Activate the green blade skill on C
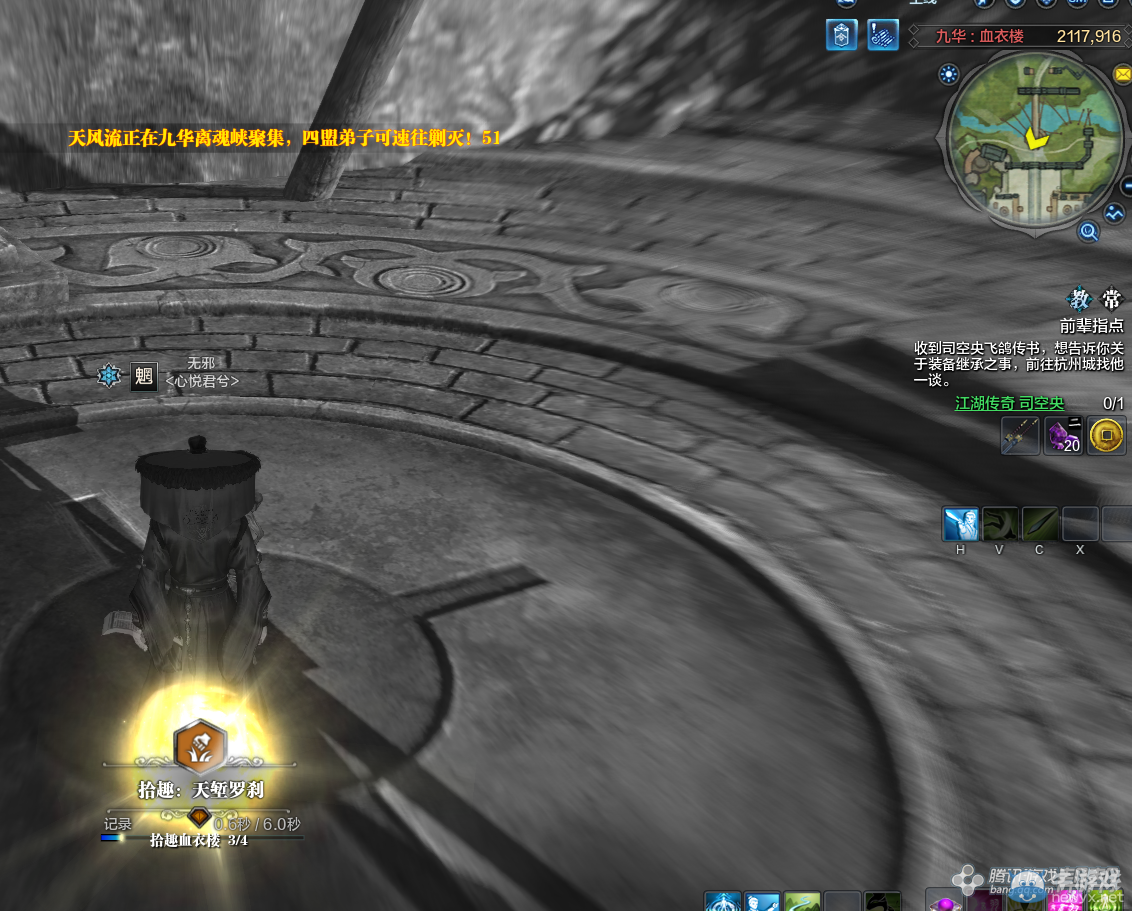This screenshot has height=911, width=1132. coord(1040,524)
